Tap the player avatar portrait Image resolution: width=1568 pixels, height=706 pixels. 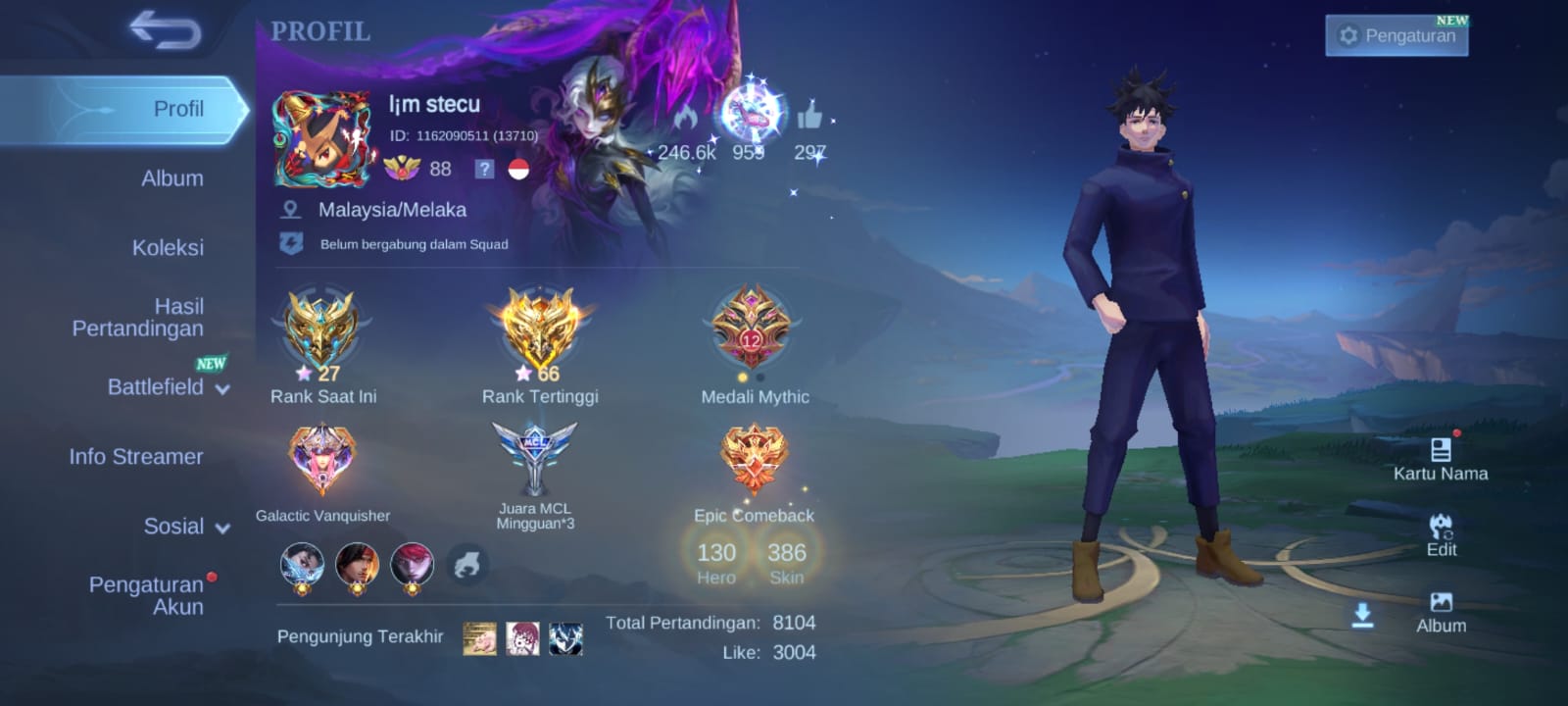click(322, 139)
